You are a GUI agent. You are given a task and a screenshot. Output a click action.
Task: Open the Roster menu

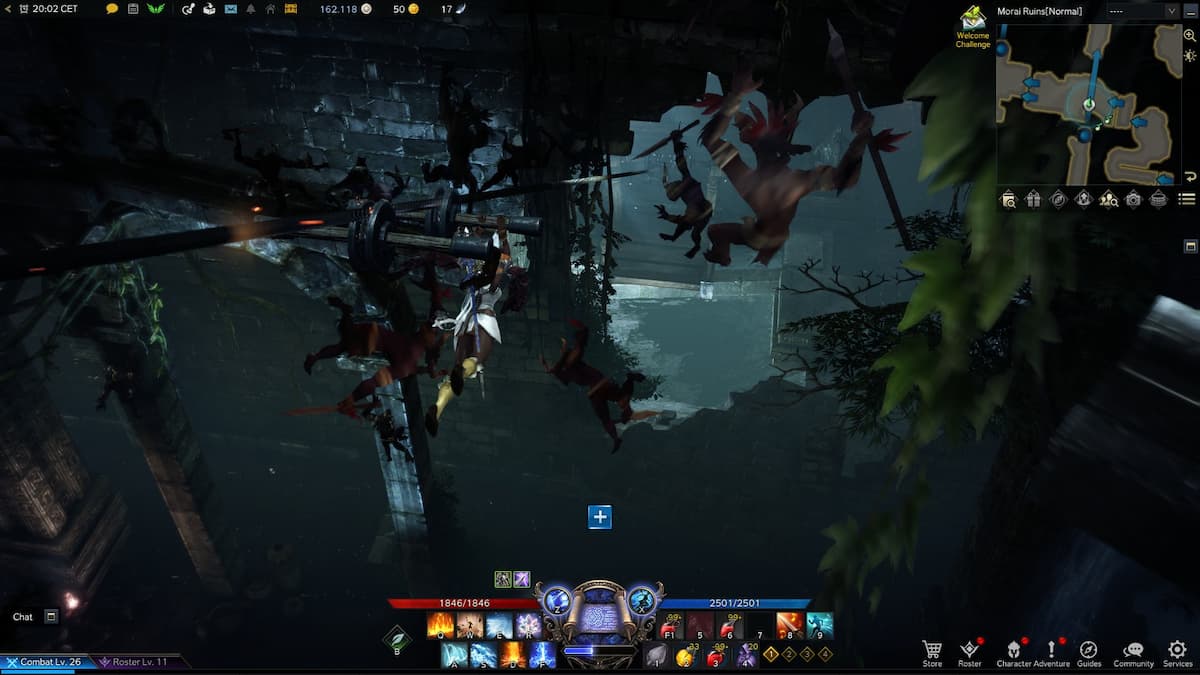(969, 652)
